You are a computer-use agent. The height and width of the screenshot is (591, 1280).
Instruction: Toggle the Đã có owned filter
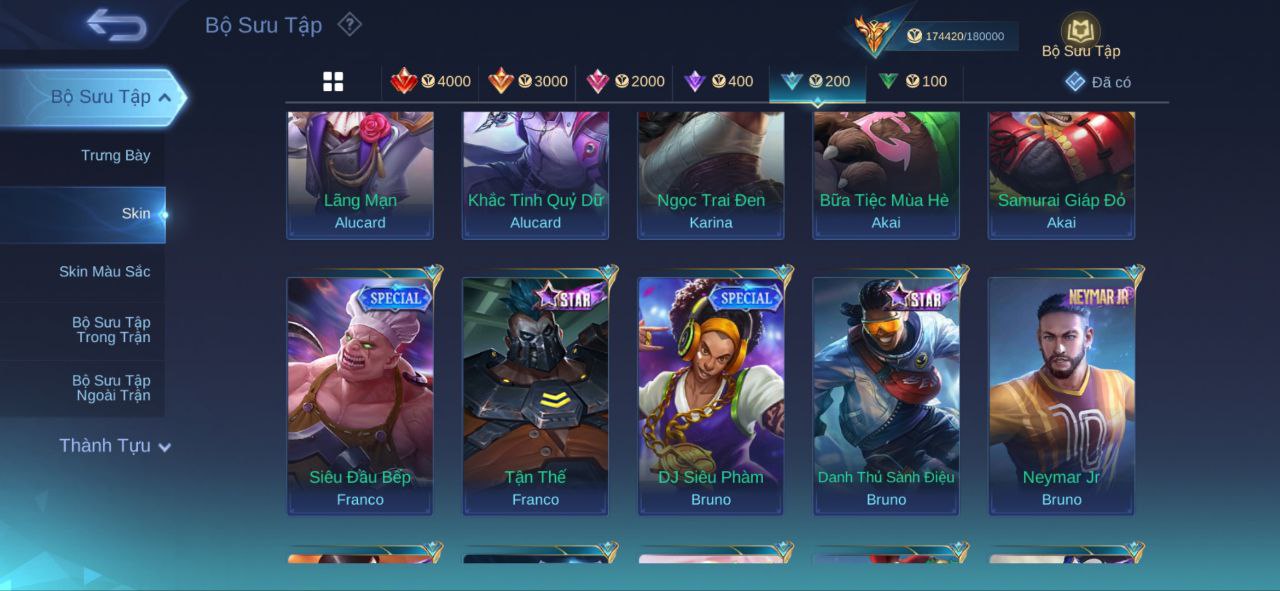pos(1098,82)
